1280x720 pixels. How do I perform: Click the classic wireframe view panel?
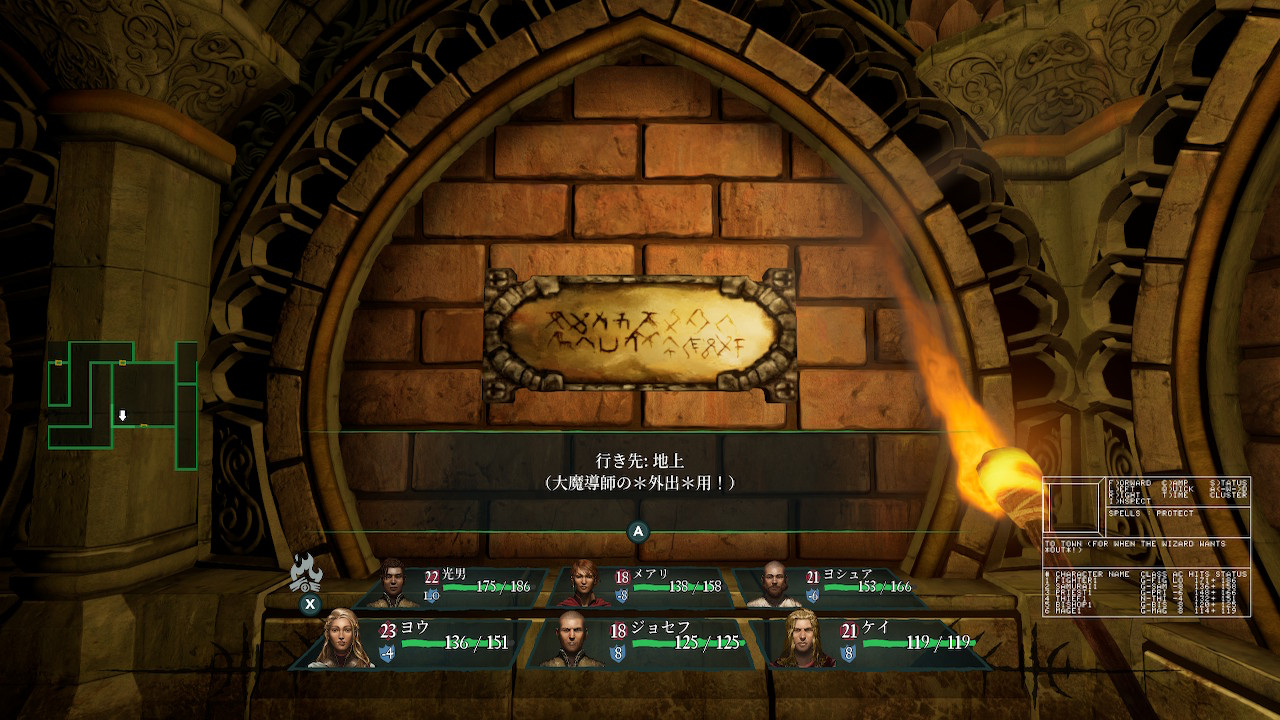(1146, 546)
